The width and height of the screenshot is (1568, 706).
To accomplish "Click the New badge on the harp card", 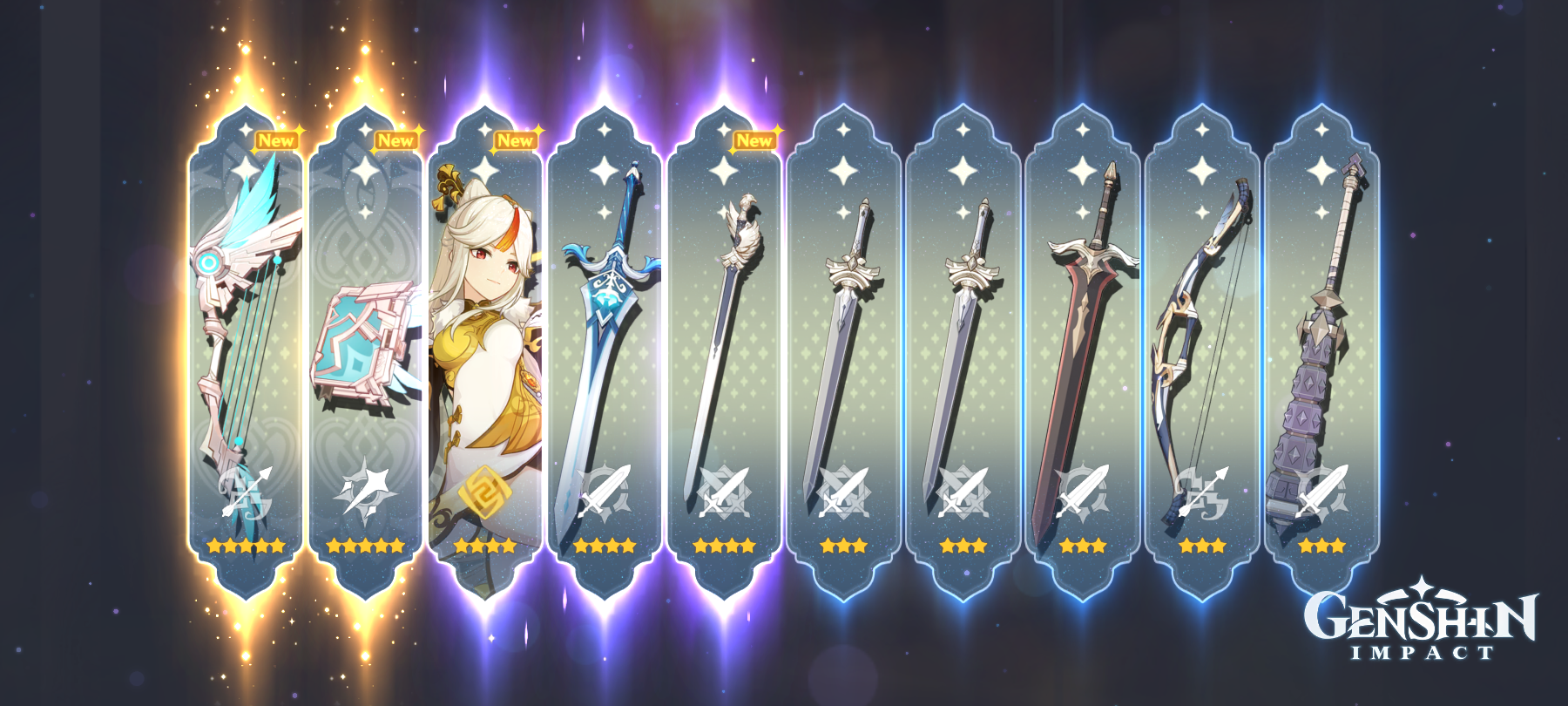I will [277, 138].
